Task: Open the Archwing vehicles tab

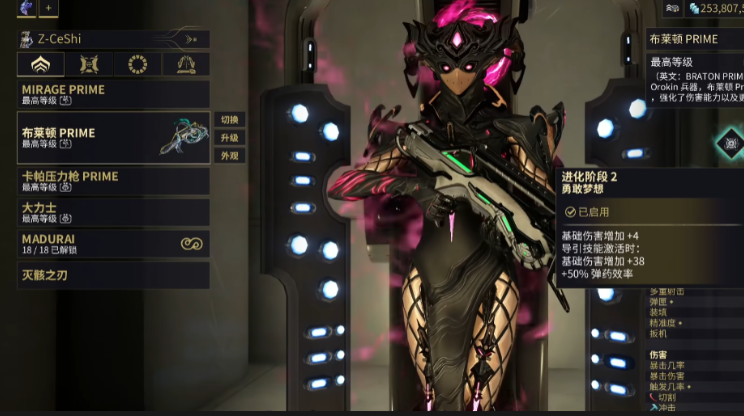Action: (x=186, y=65)
